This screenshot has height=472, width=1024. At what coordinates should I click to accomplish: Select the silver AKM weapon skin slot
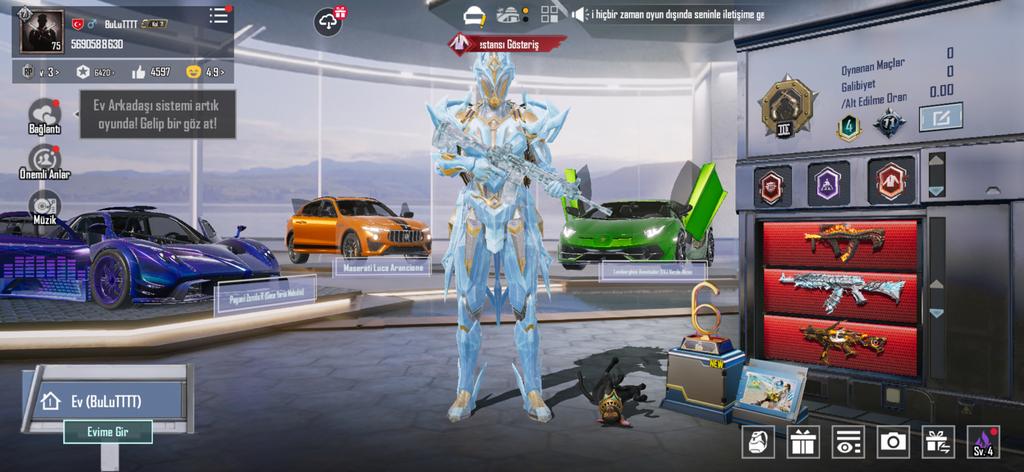pyautogui.click(x=840, y=291)
